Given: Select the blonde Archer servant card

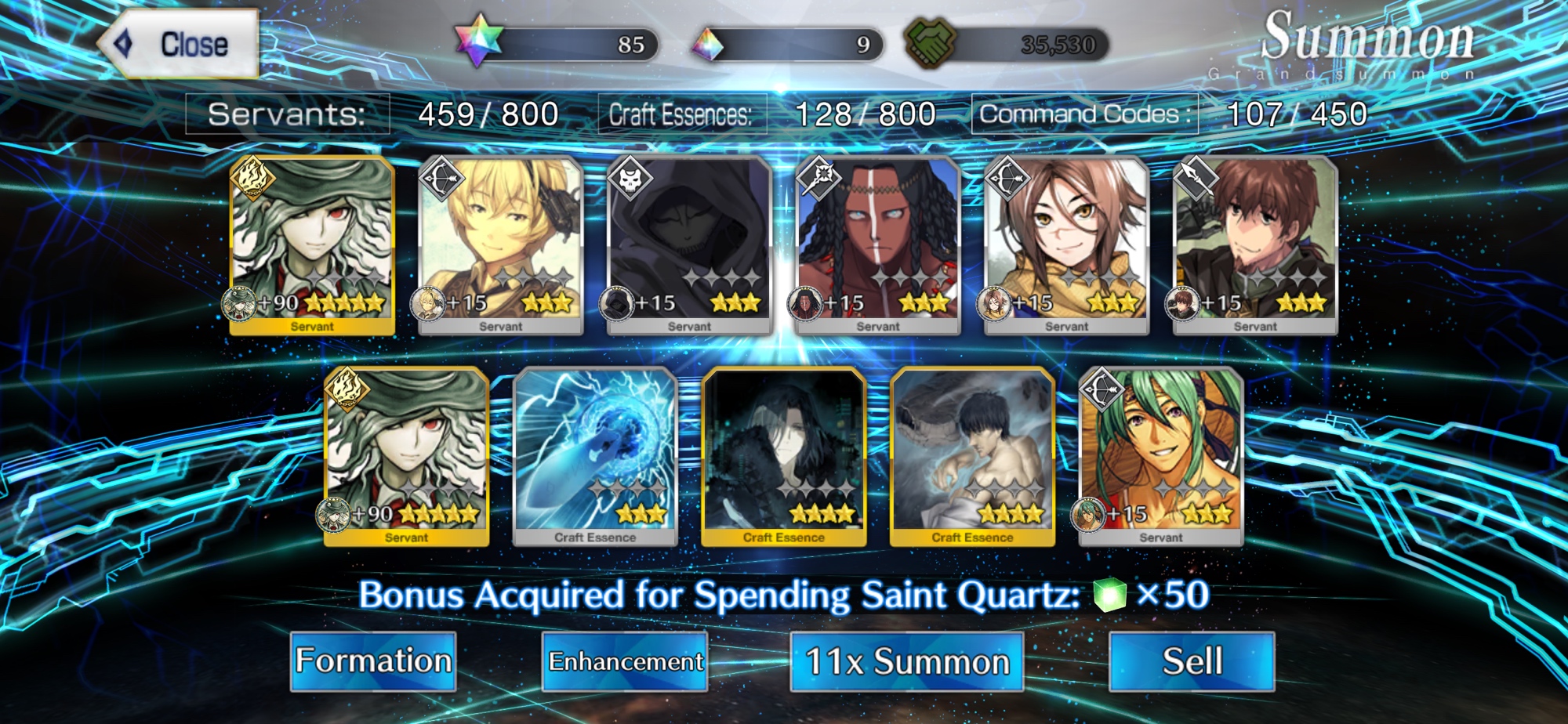Looking at the screenshot, I should (x=501, y=244).
